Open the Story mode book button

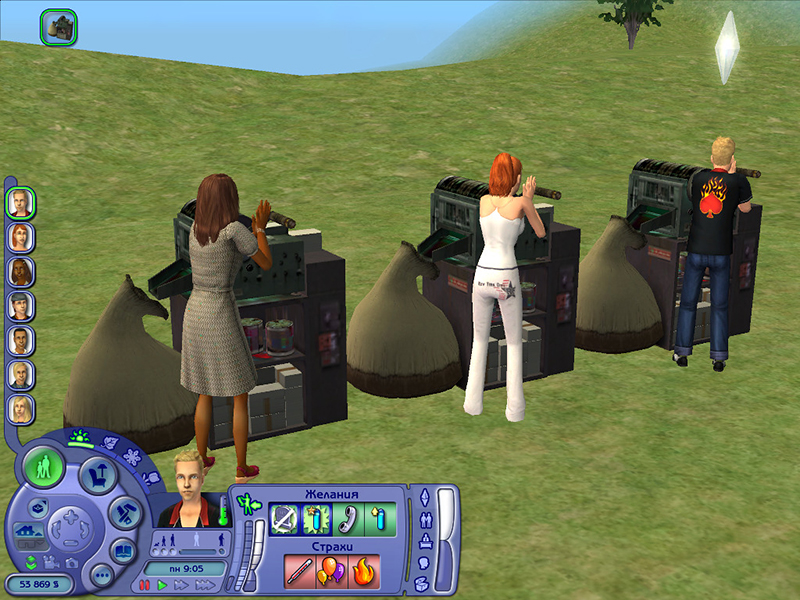[x=122, y=549]
